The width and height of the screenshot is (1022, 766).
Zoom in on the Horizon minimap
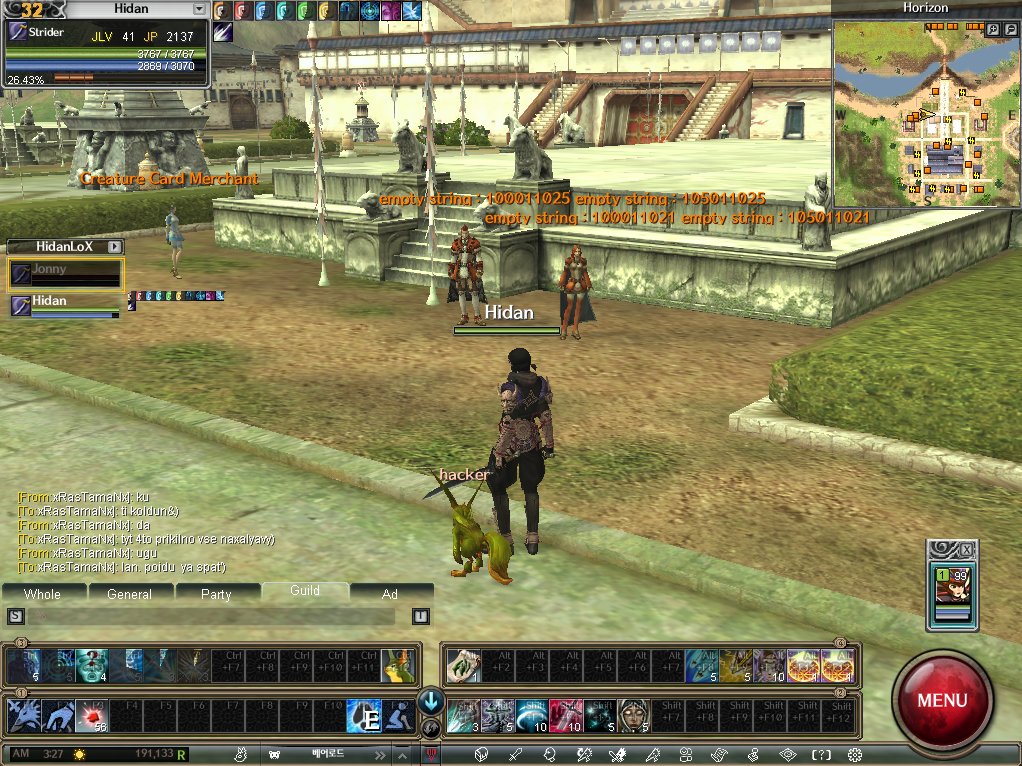click(992, 31)
